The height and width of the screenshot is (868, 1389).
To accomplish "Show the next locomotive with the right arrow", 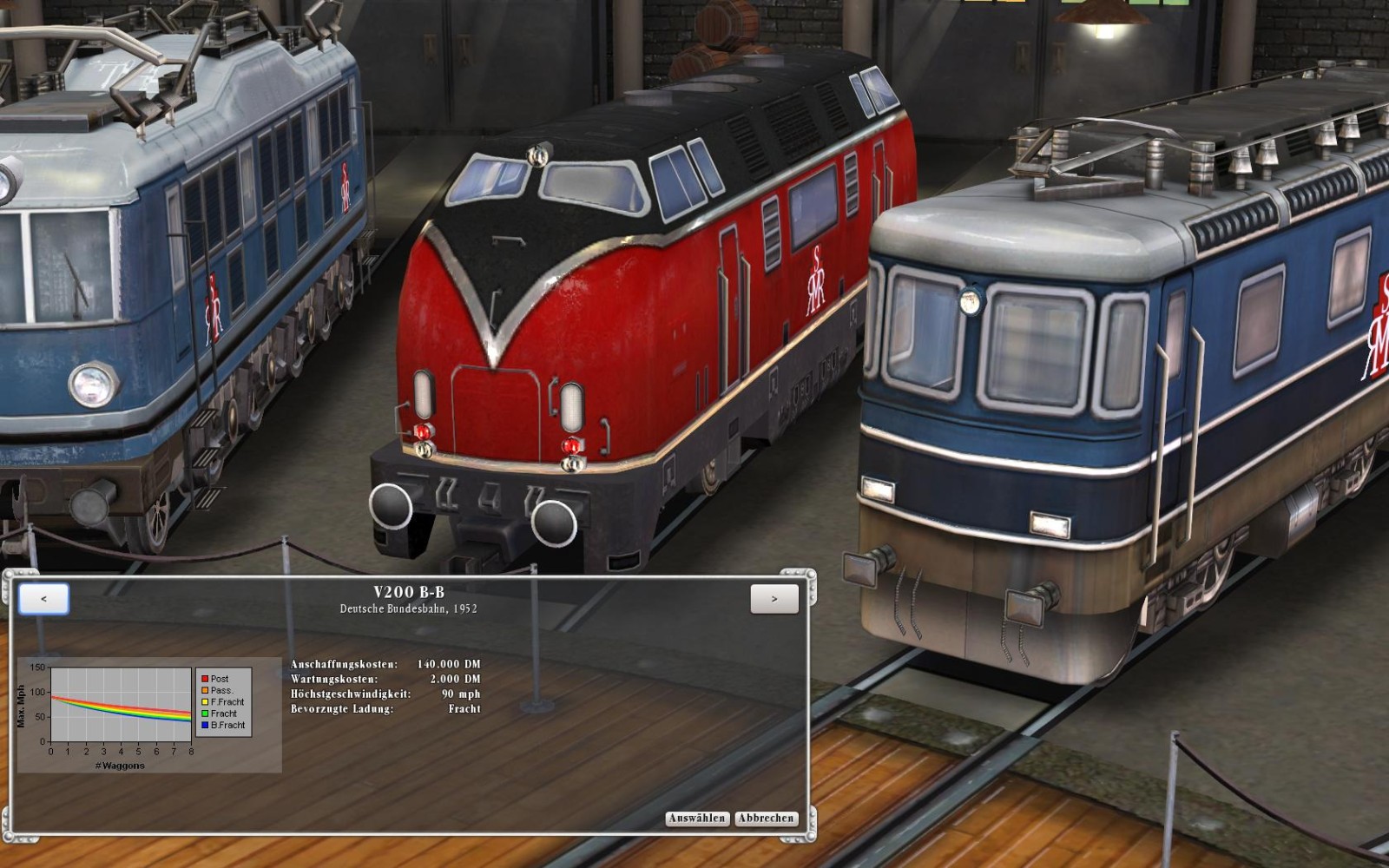I will coord(774,599).
